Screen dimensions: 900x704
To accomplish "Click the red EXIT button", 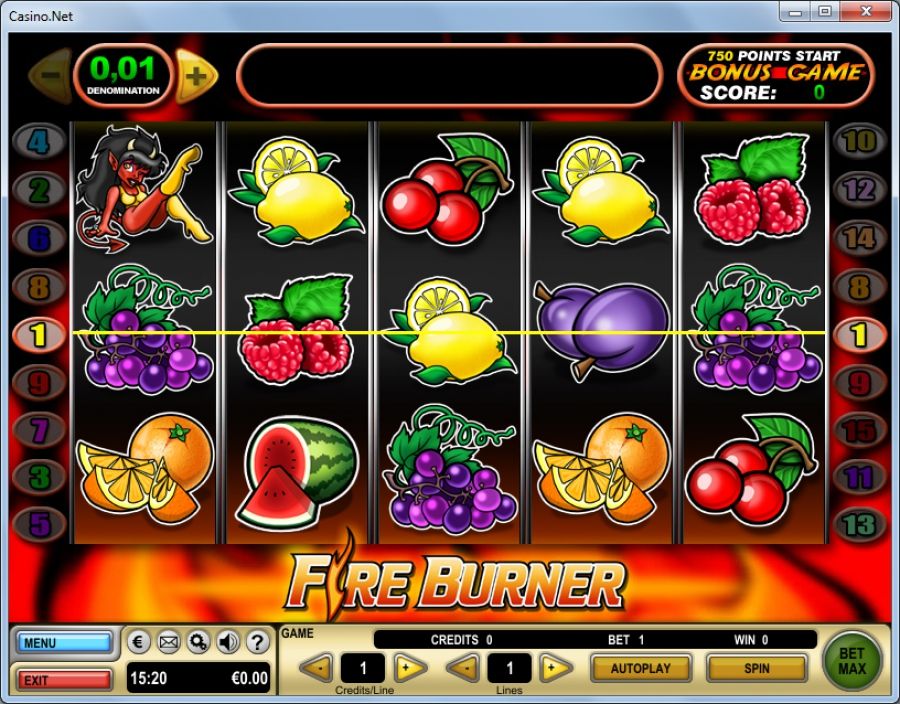I will coord(64,680).
